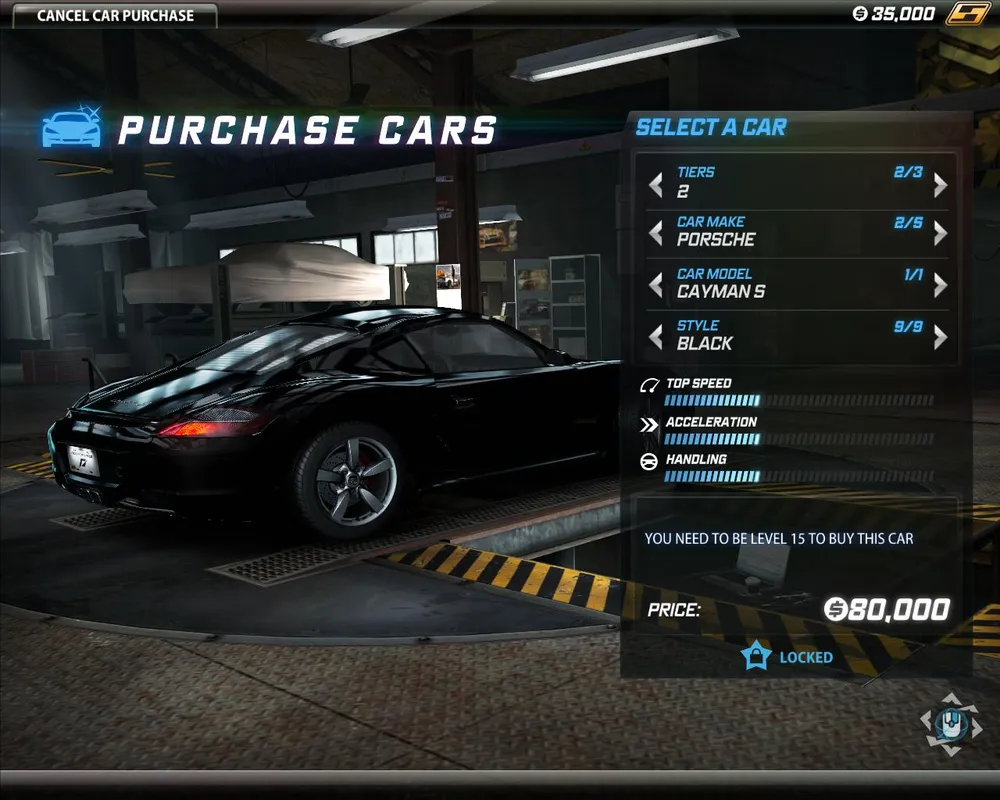Choose the previous car style
1000x800 pixels.
(x=656, y=337)
